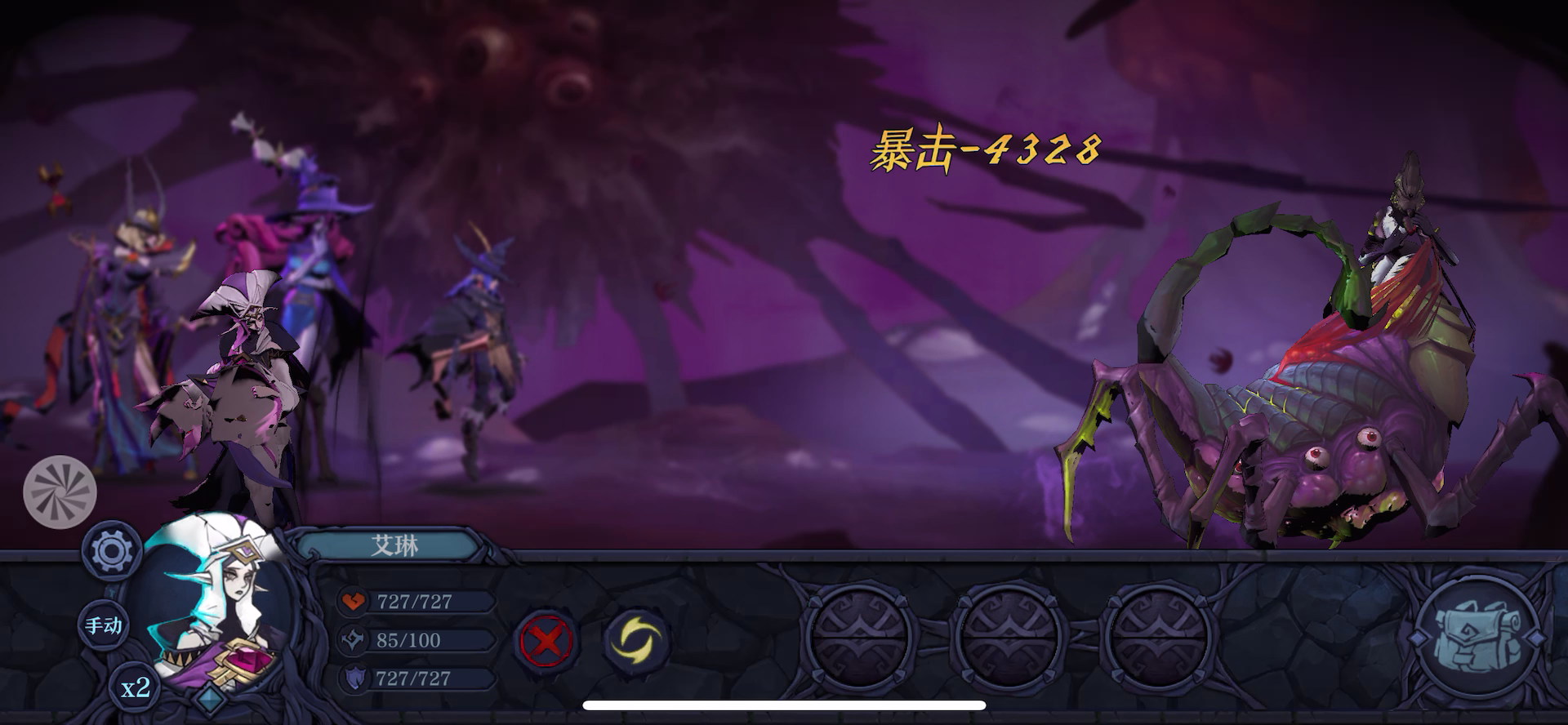
Task: Click the spinner icon above the settings gear
Action: (x=60, y=491)
